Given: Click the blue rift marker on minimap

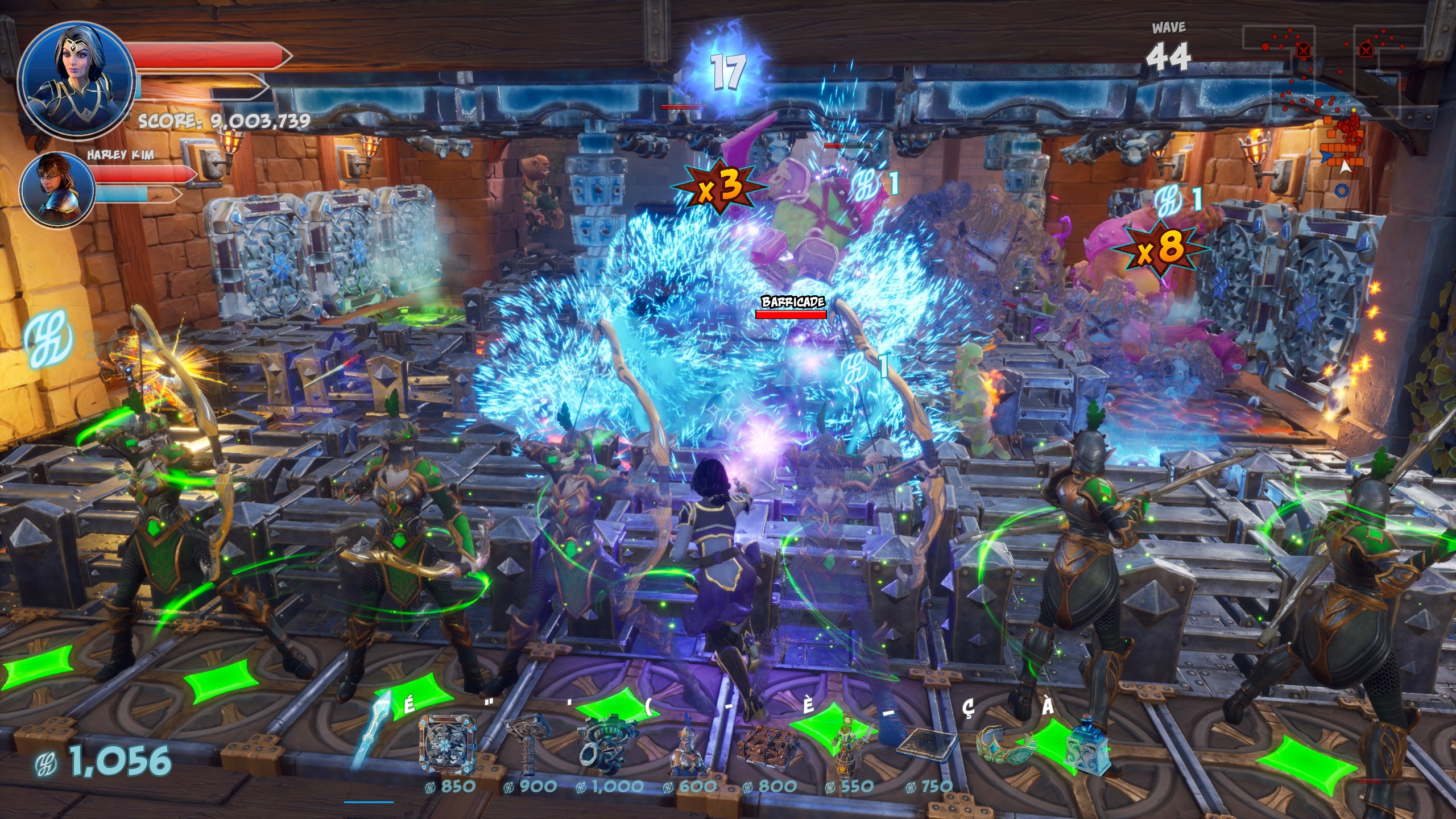Looking at the screenshot, I should point(1341,191).
